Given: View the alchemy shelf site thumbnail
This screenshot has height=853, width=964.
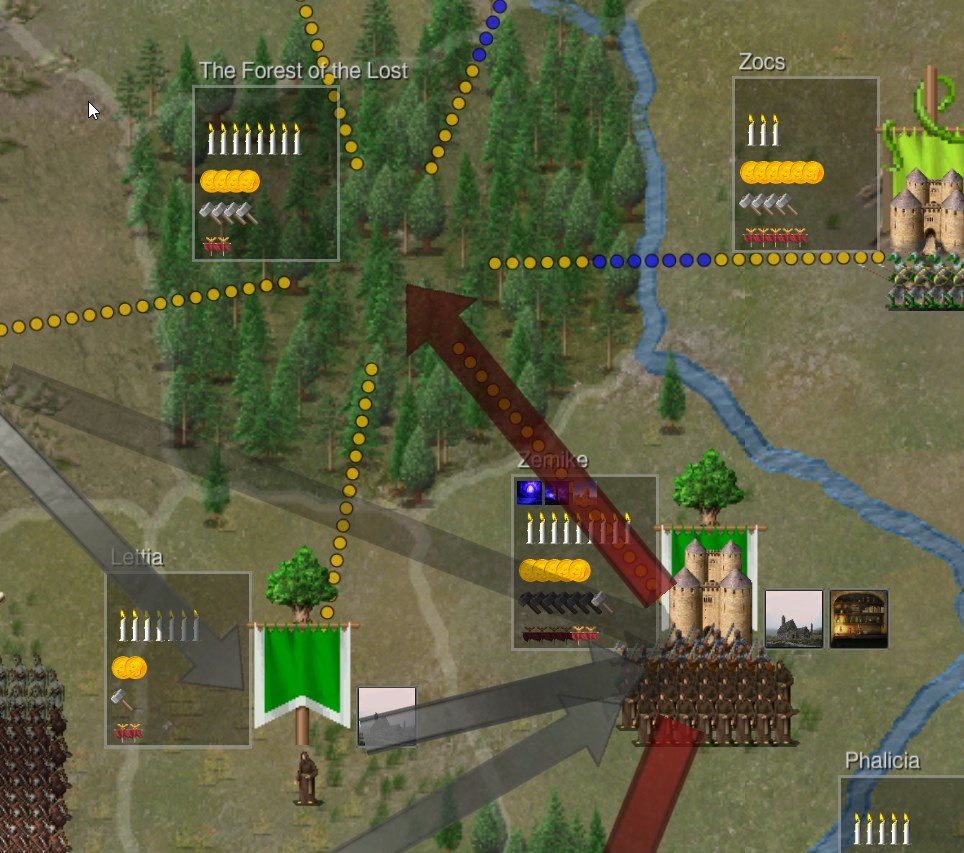Looking at the screenshot, I should coord(859,619).
